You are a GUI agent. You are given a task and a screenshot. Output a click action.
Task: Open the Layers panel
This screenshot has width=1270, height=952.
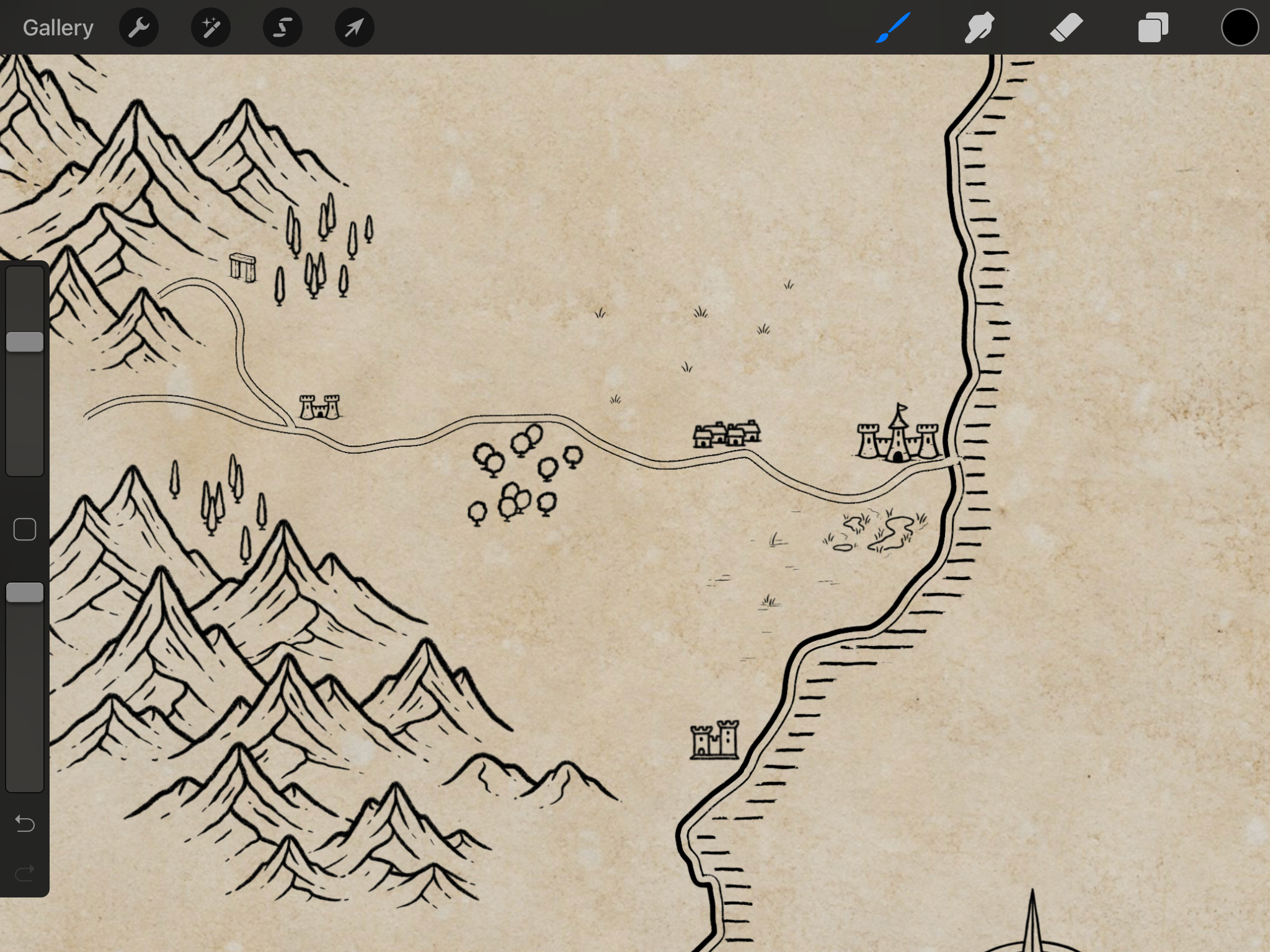(x=1153, y=28)
